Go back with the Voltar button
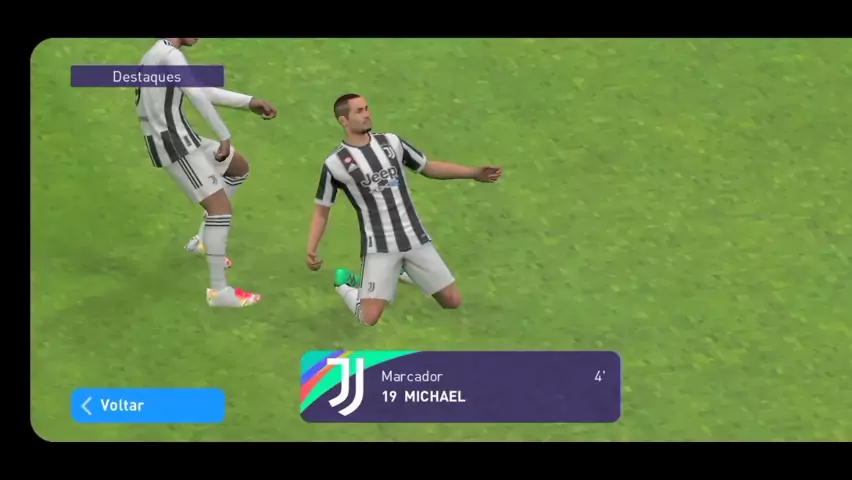Screen dimensions: 852x480 tap(148, 405)
